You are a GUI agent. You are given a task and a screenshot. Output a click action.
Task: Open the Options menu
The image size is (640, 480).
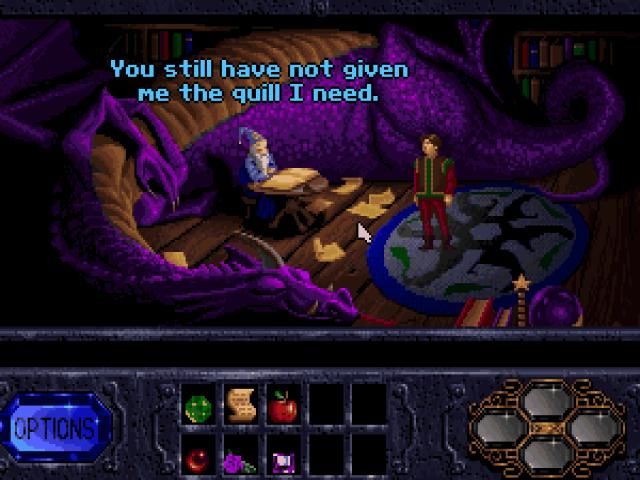click(55, 429)
